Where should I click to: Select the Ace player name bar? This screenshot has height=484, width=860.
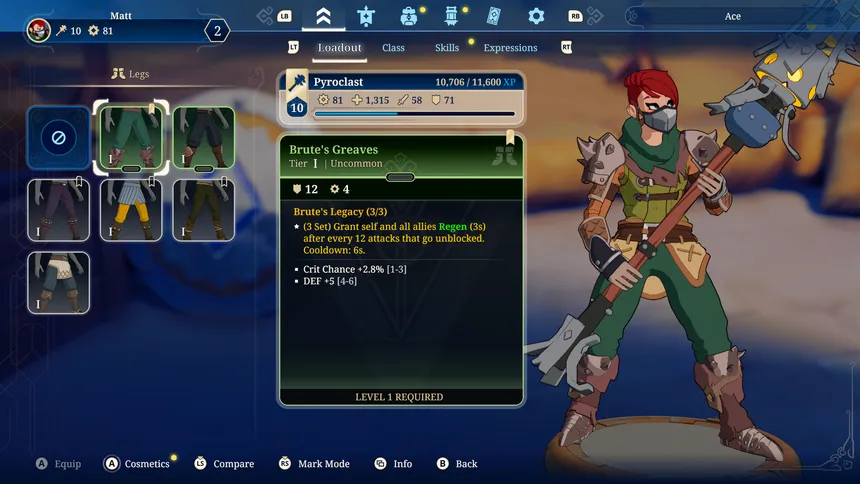733,16
